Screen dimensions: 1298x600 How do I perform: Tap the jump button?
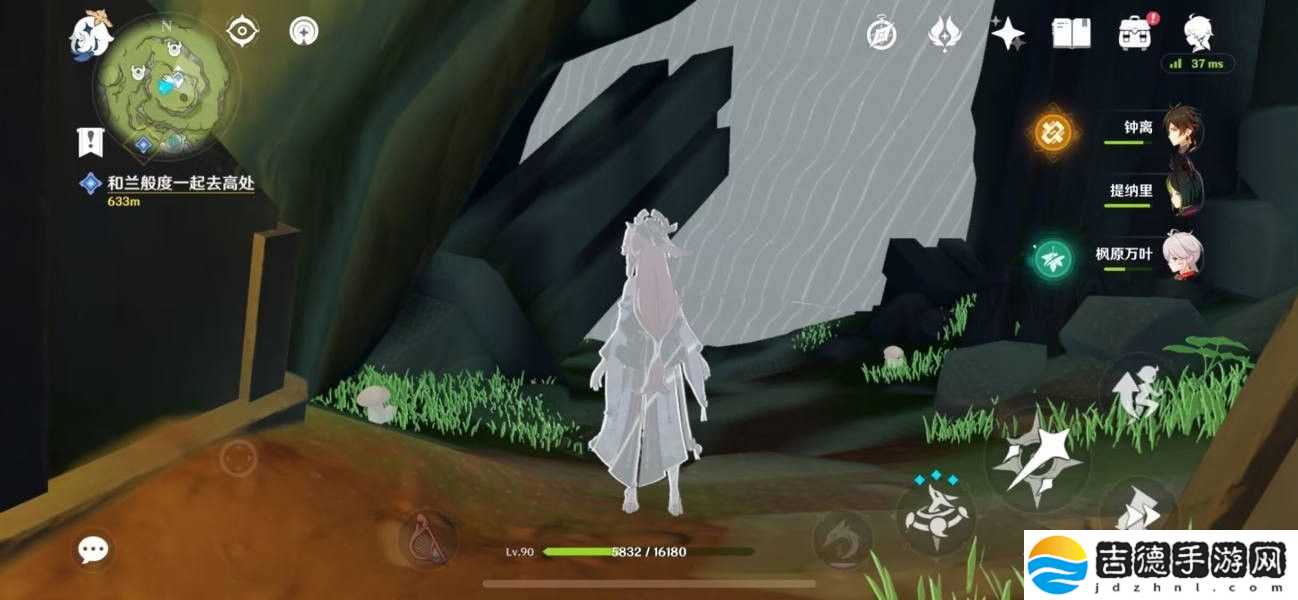tap(1136, 392)
